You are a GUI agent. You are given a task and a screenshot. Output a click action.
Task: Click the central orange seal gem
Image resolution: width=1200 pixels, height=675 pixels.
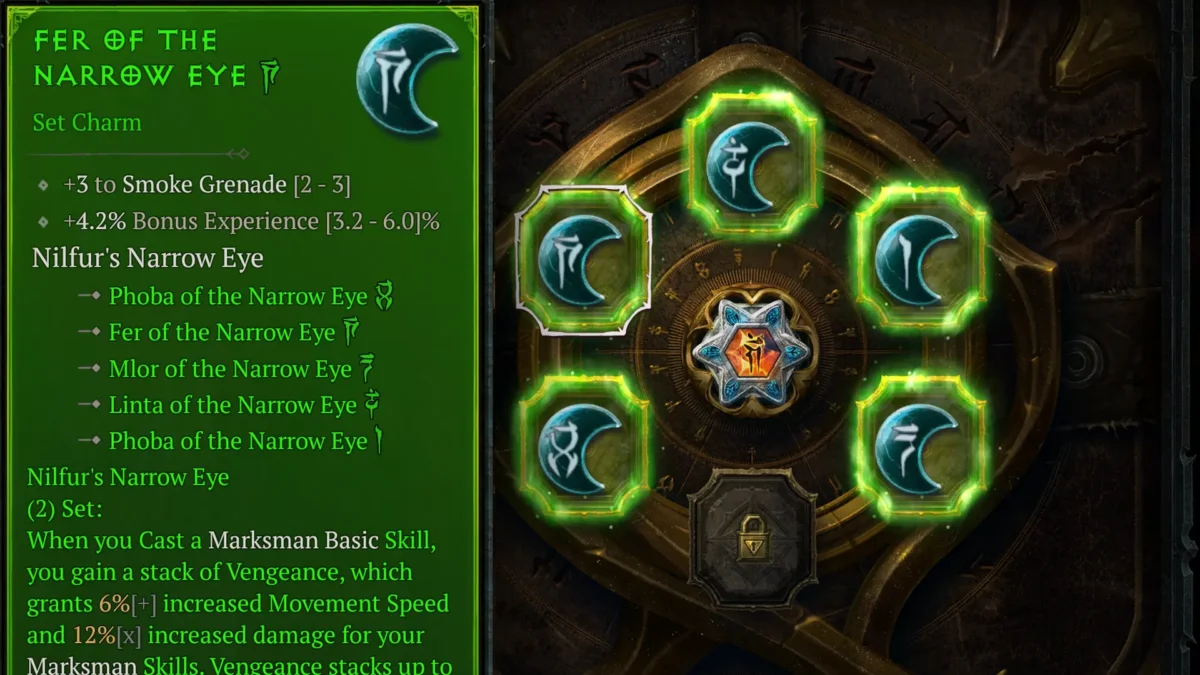pos(753,352)
